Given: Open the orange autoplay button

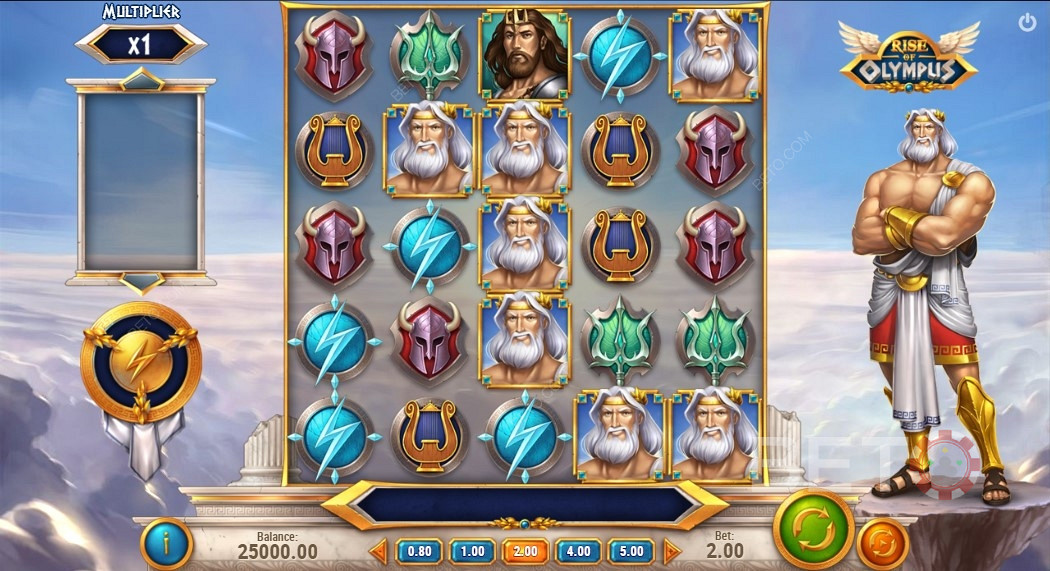Looking at the screenshot, I should point(883,545).
